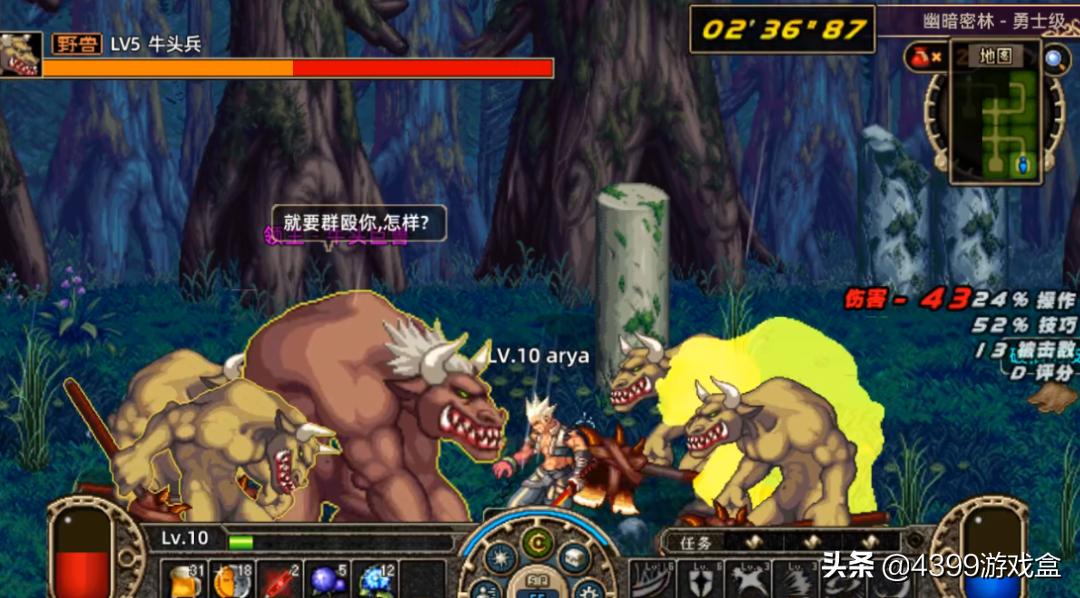
Task: Use the blue flower item slot
Action: (x=375, y=580)
